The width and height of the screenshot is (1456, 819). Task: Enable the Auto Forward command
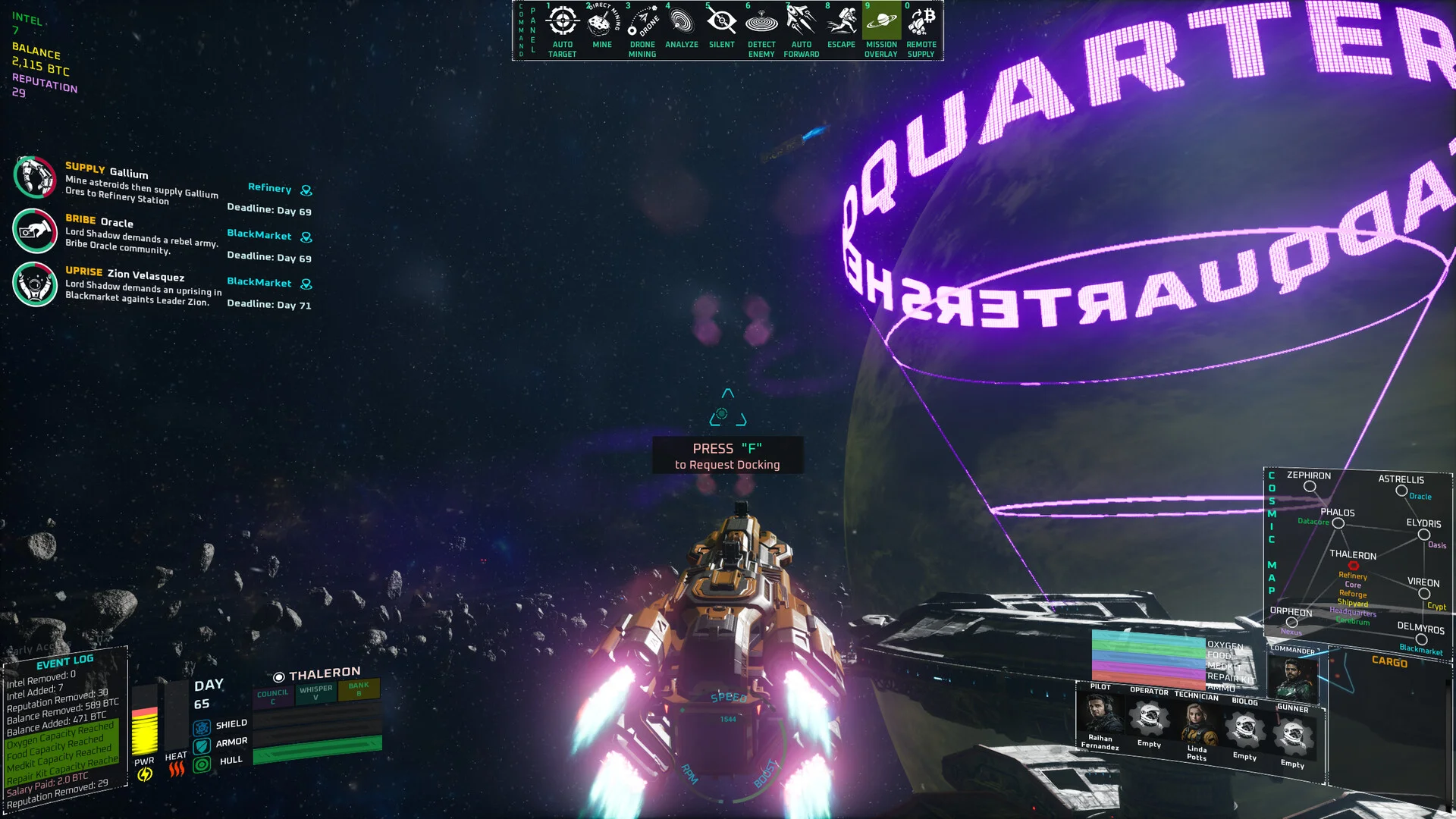click(802, 21)
